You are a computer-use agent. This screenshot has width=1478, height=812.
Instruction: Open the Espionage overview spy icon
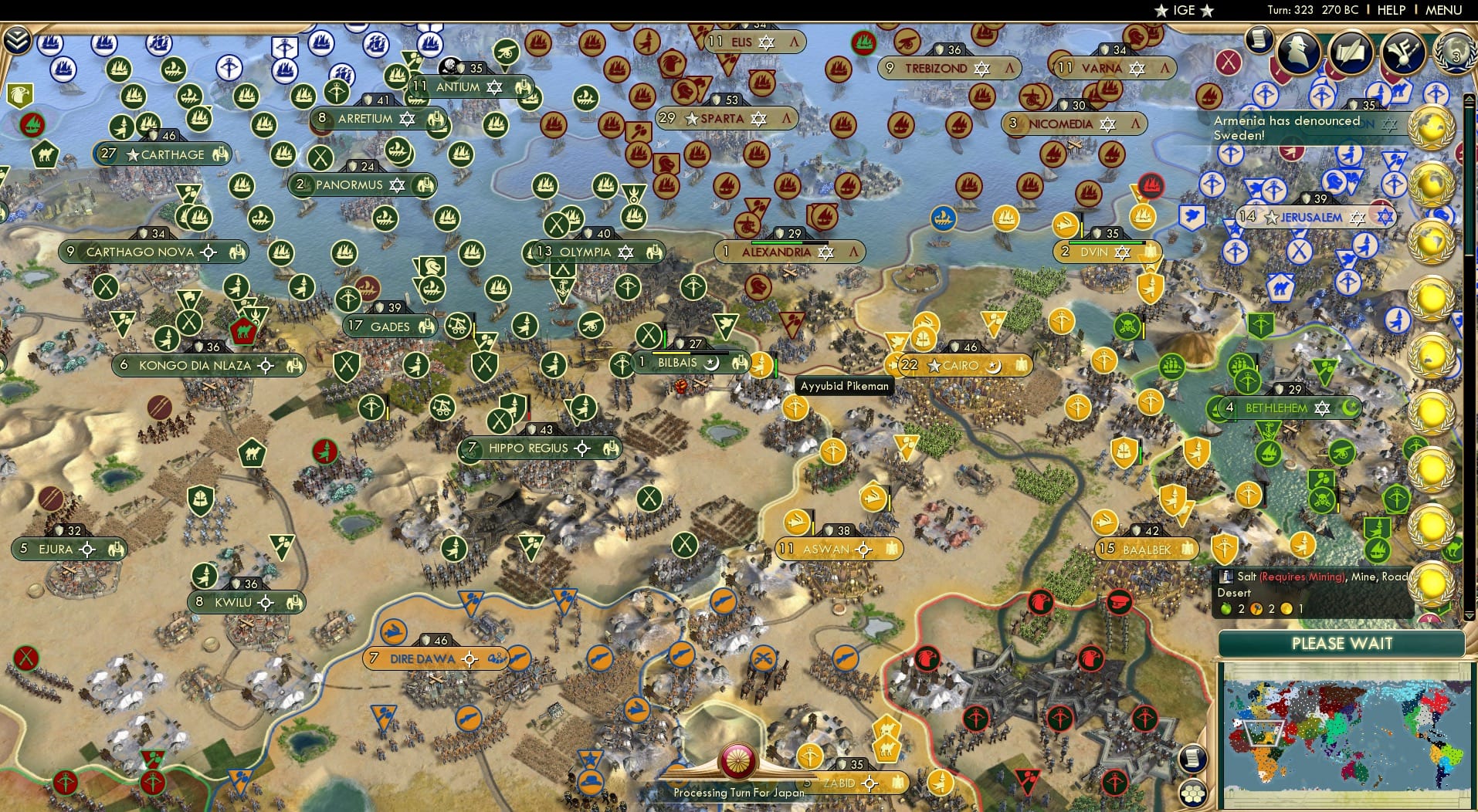pyautogui.click(x=1297, y=52)
